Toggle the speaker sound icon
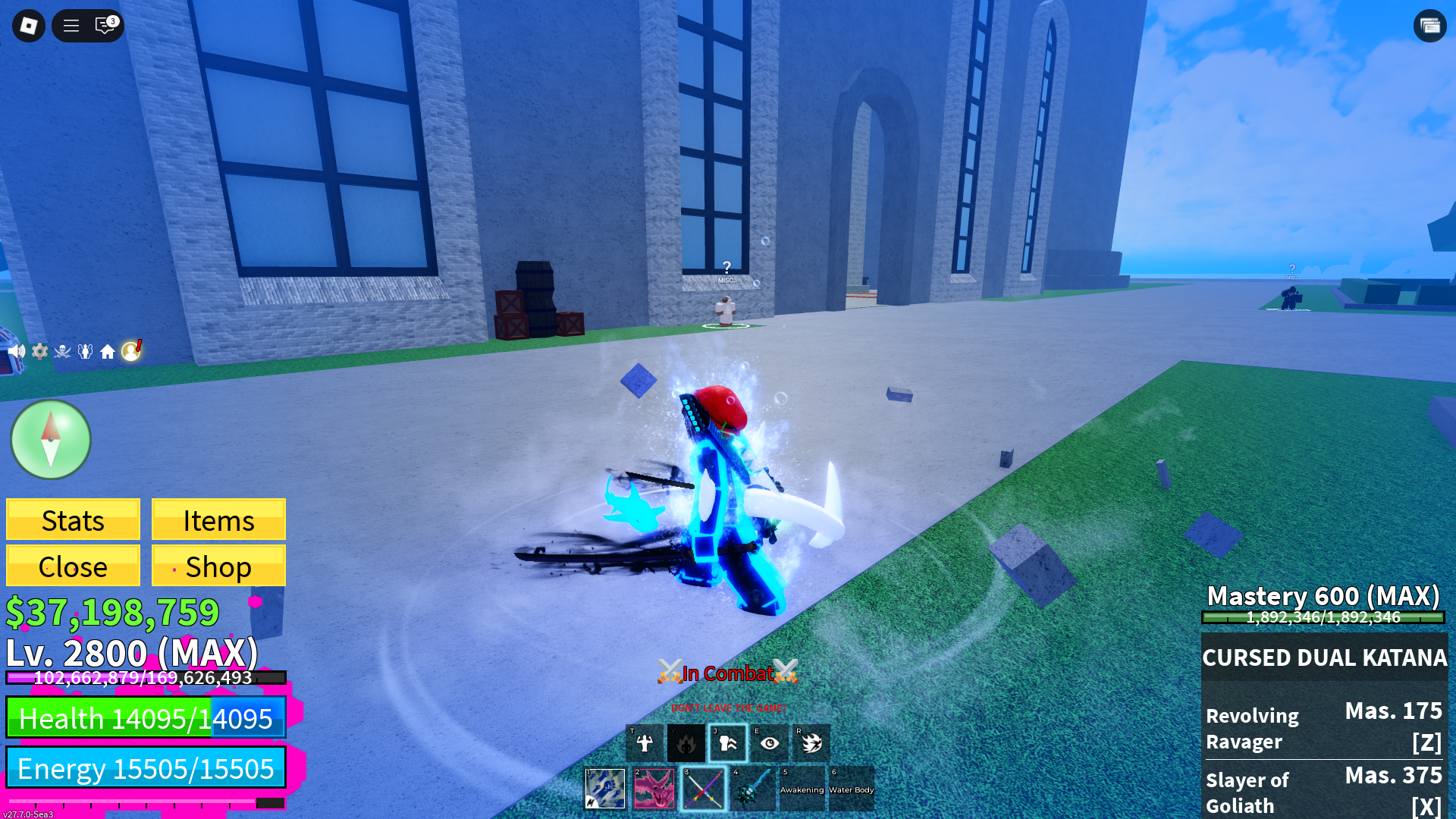The height and width of the screenshot is (819, 1456). 17,352
